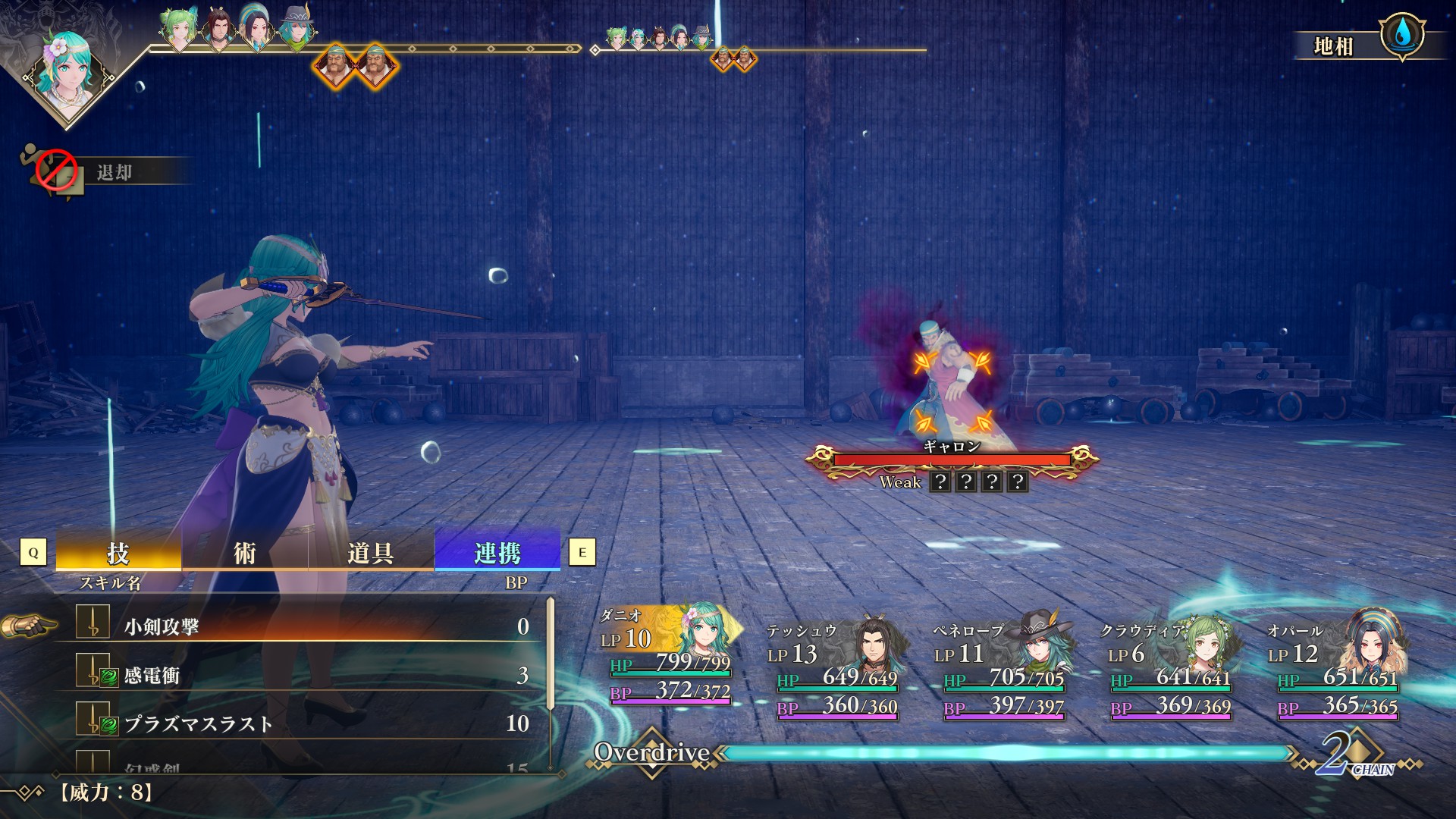This screenshot has height=819, width=1456.
Task: Select 小剣攻撃 from the skill list
Action: click(303, 626)
